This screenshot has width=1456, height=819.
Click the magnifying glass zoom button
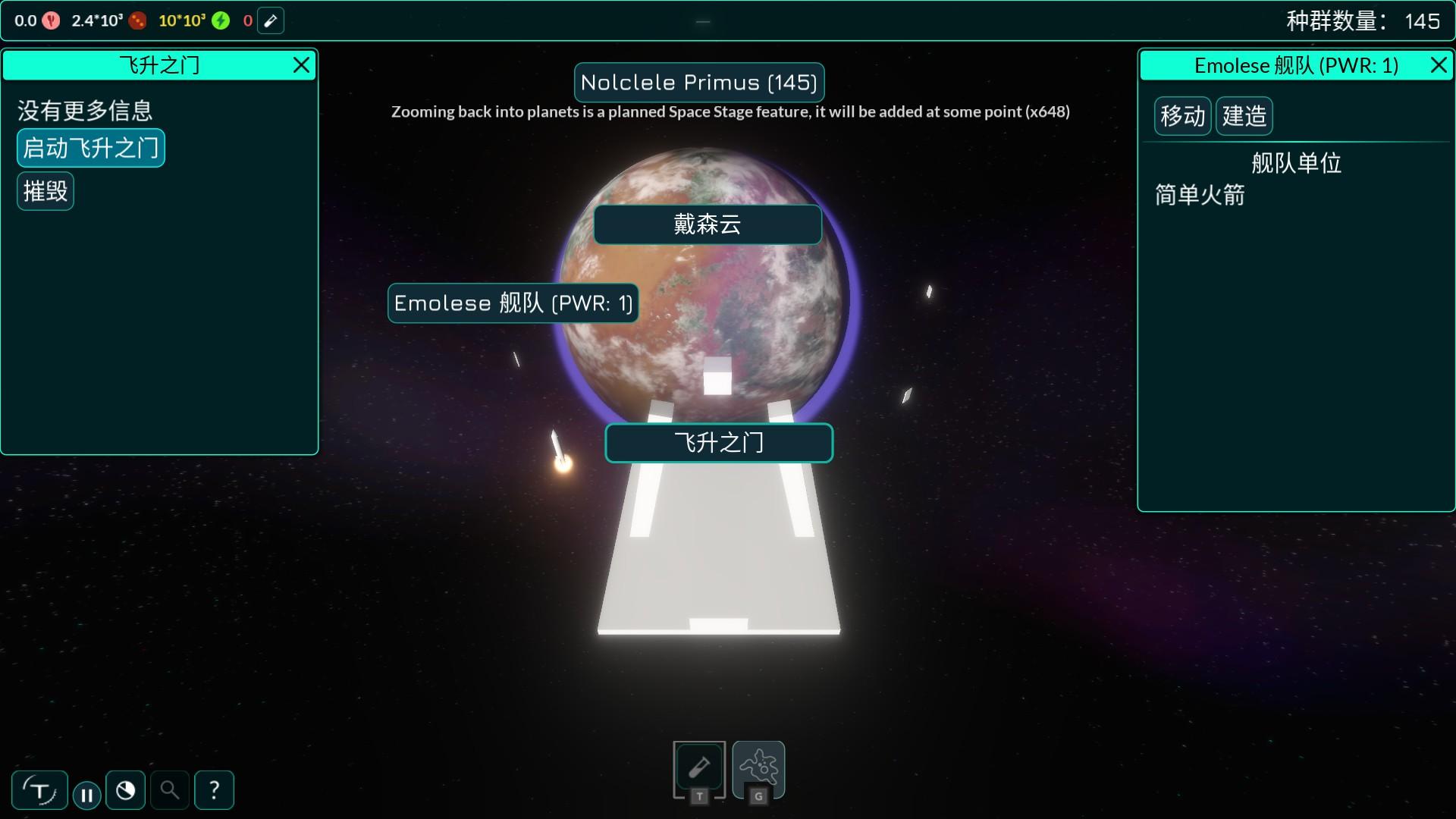point(170,791)
